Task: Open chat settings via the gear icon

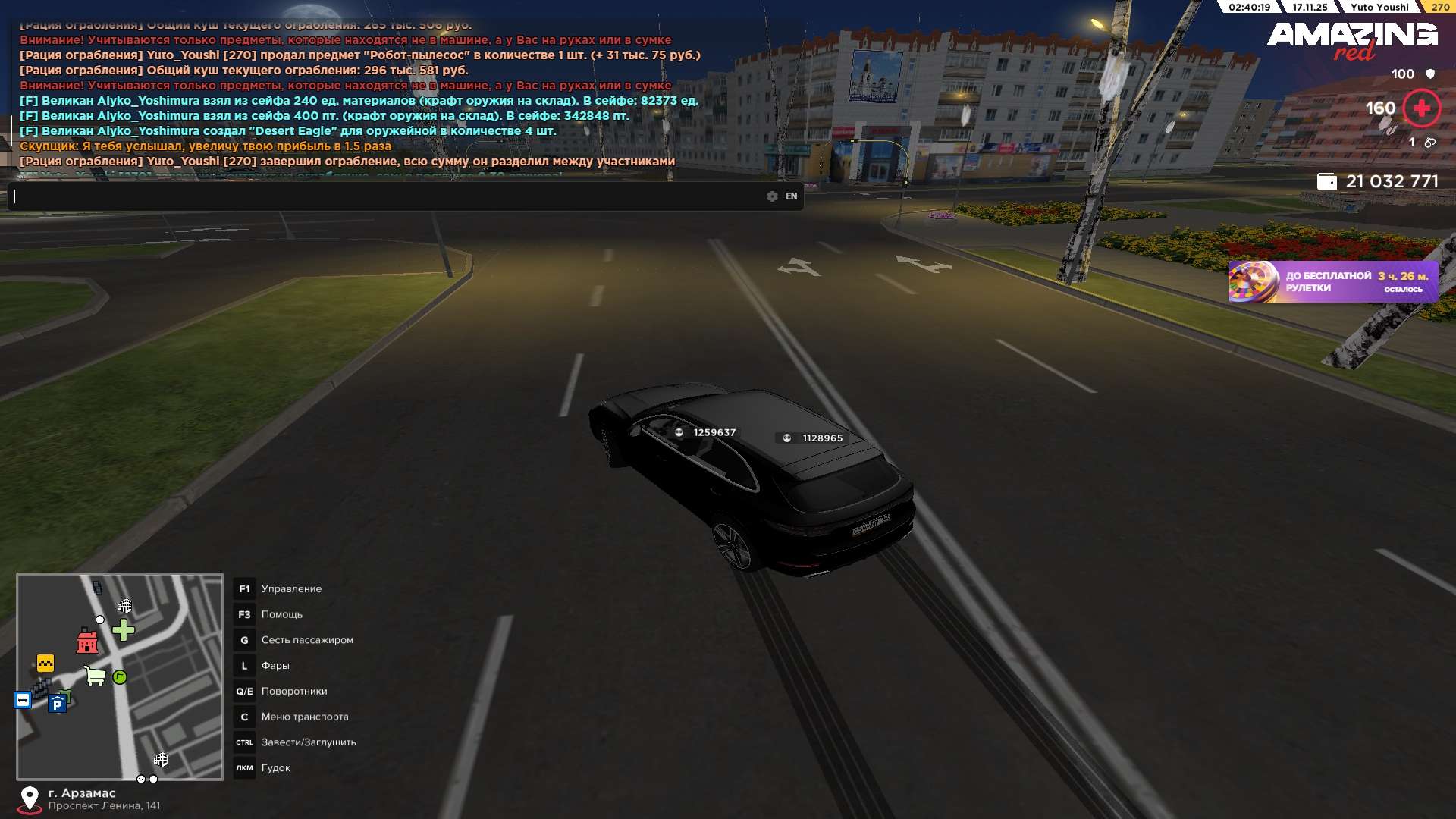Action: (x=772, y=196)
